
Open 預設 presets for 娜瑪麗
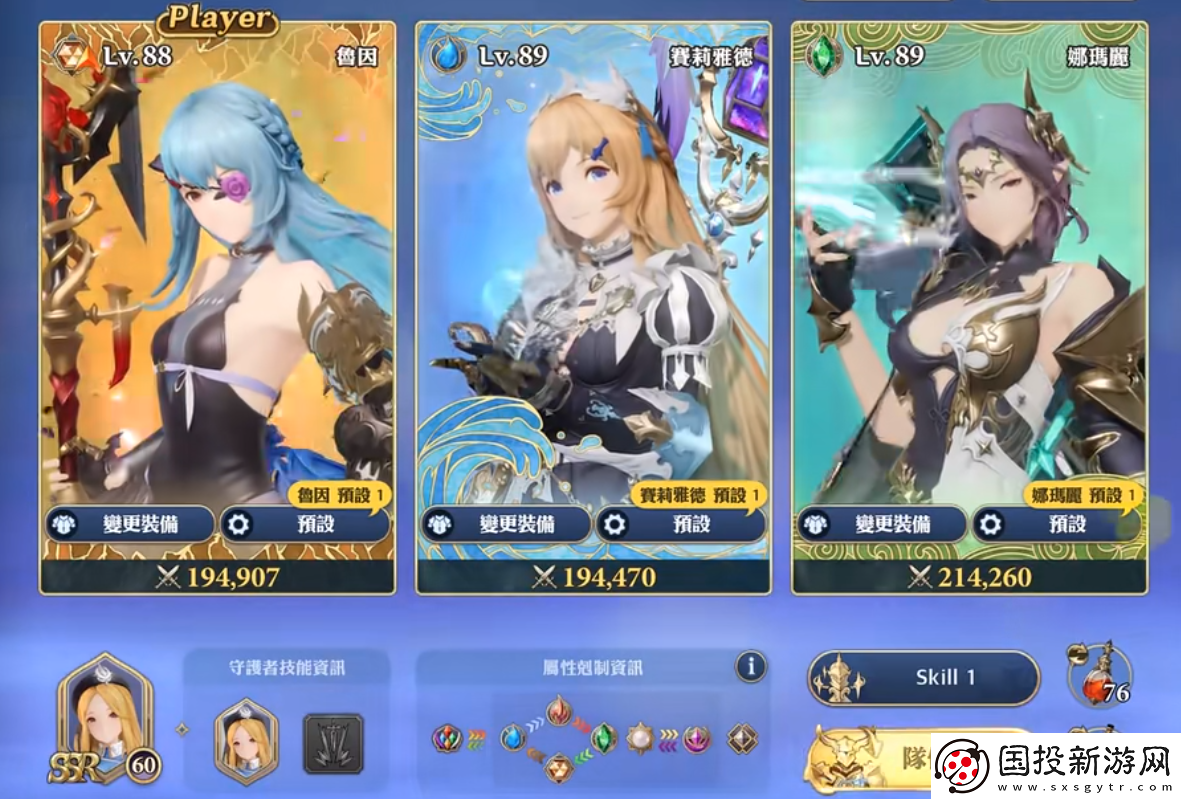tap(1056, 523)
